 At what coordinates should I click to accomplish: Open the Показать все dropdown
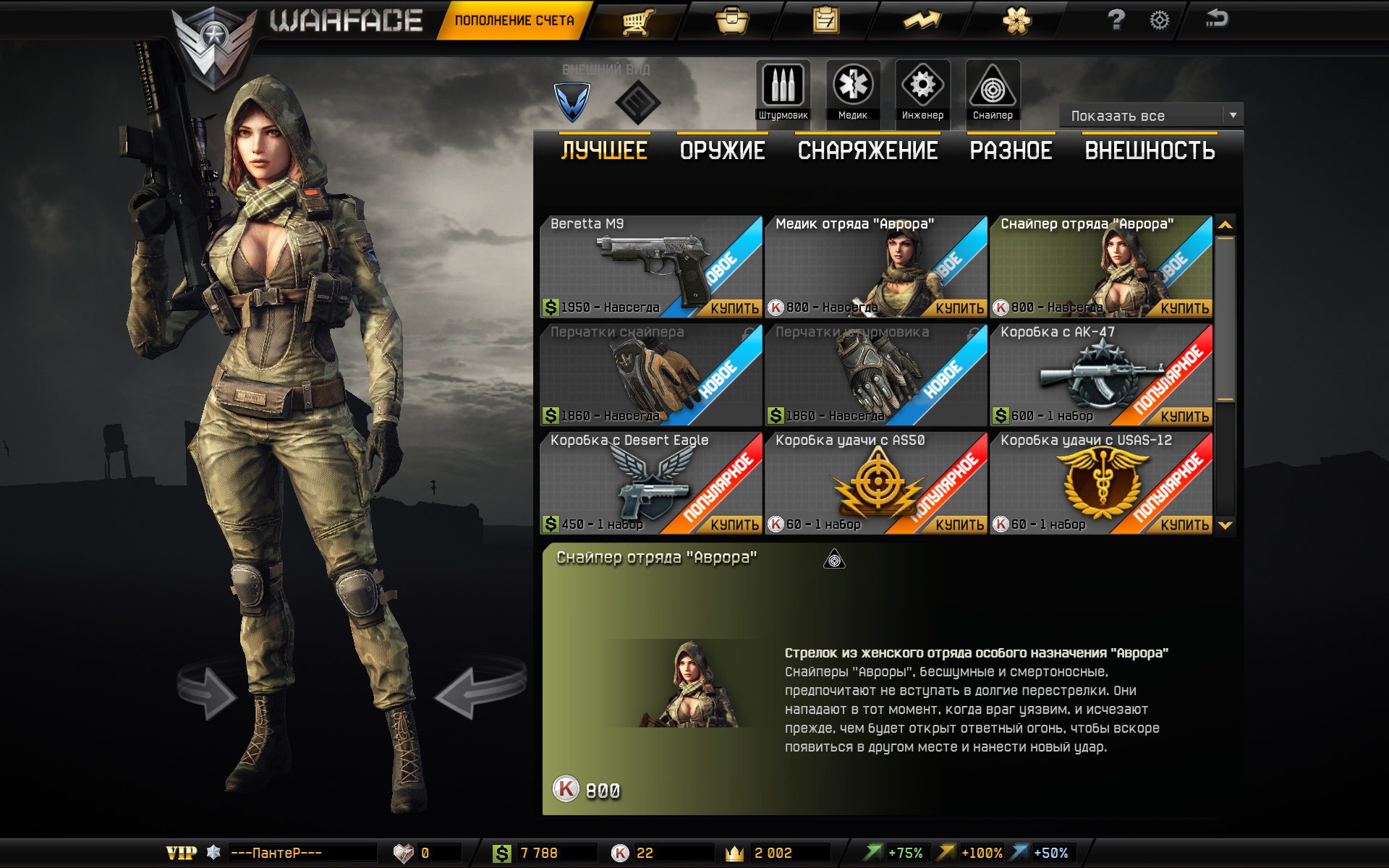pos(1151,116)
